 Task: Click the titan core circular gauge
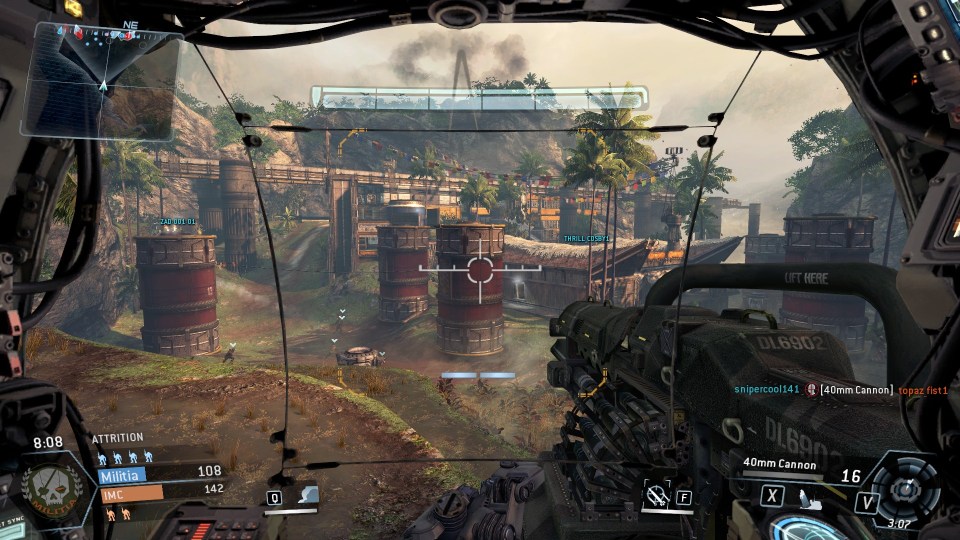click(x=903, y=488)
